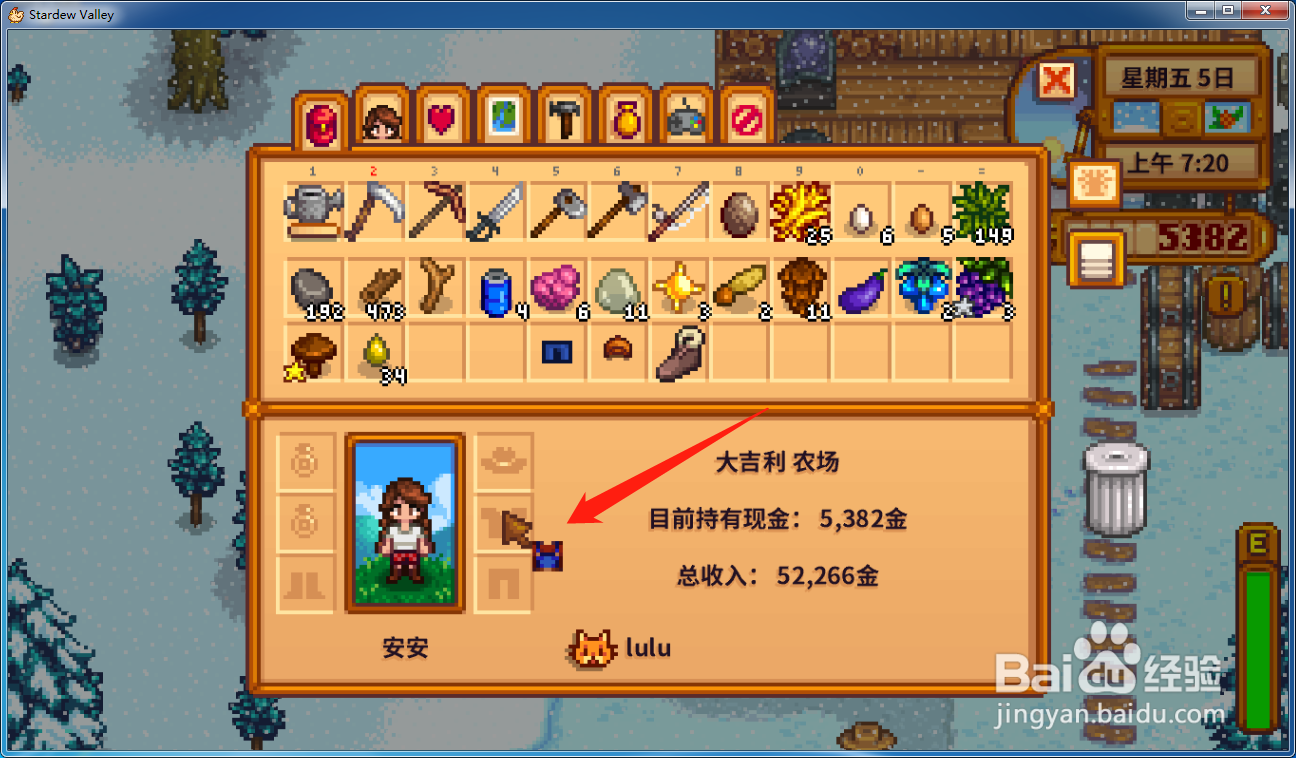Open the crafting tab with hammer icon
The image size is (1296, 758).
[564, 118]
